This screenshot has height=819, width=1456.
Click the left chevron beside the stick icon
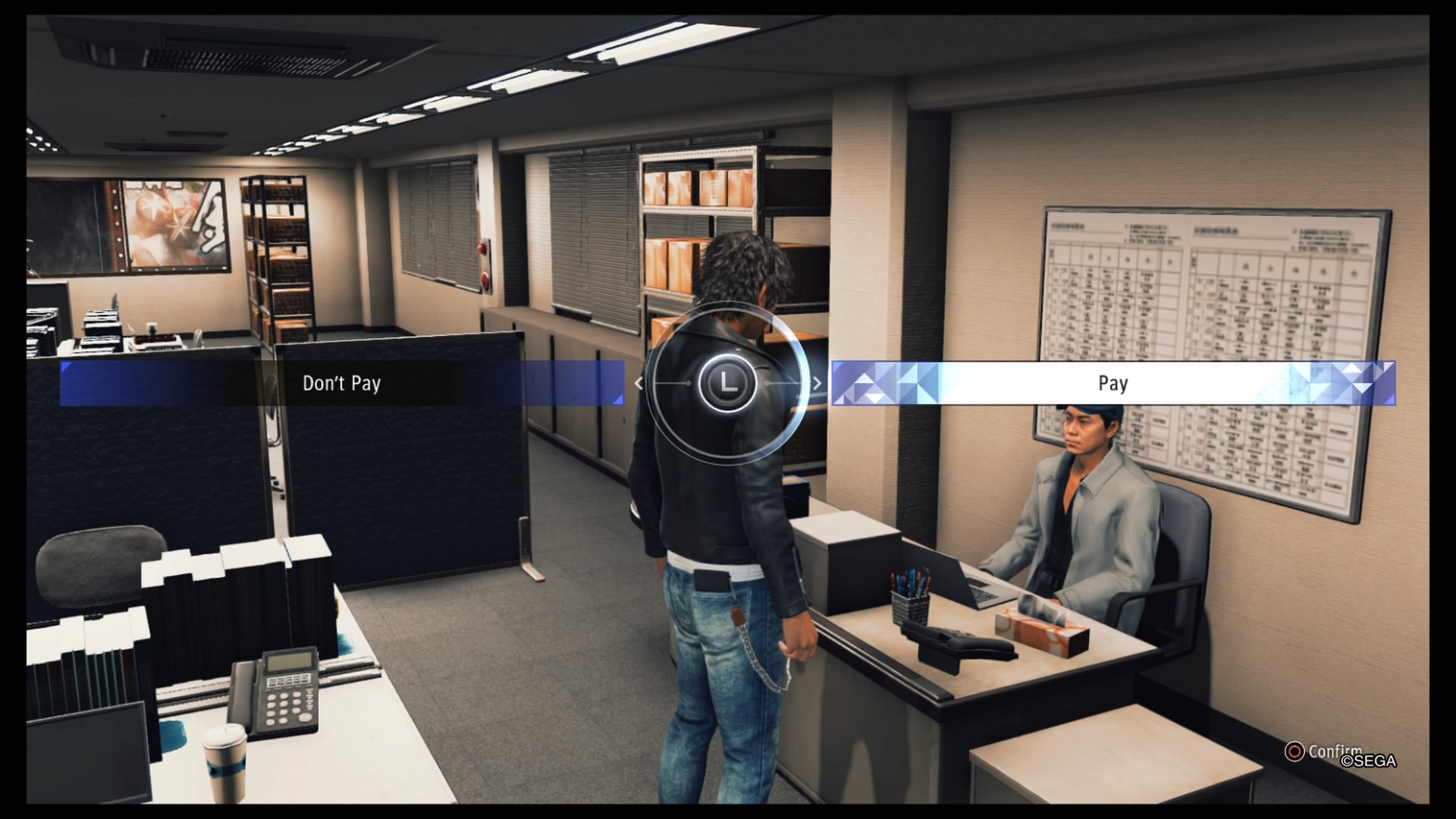pyautogui.click(x=638, y=384)
